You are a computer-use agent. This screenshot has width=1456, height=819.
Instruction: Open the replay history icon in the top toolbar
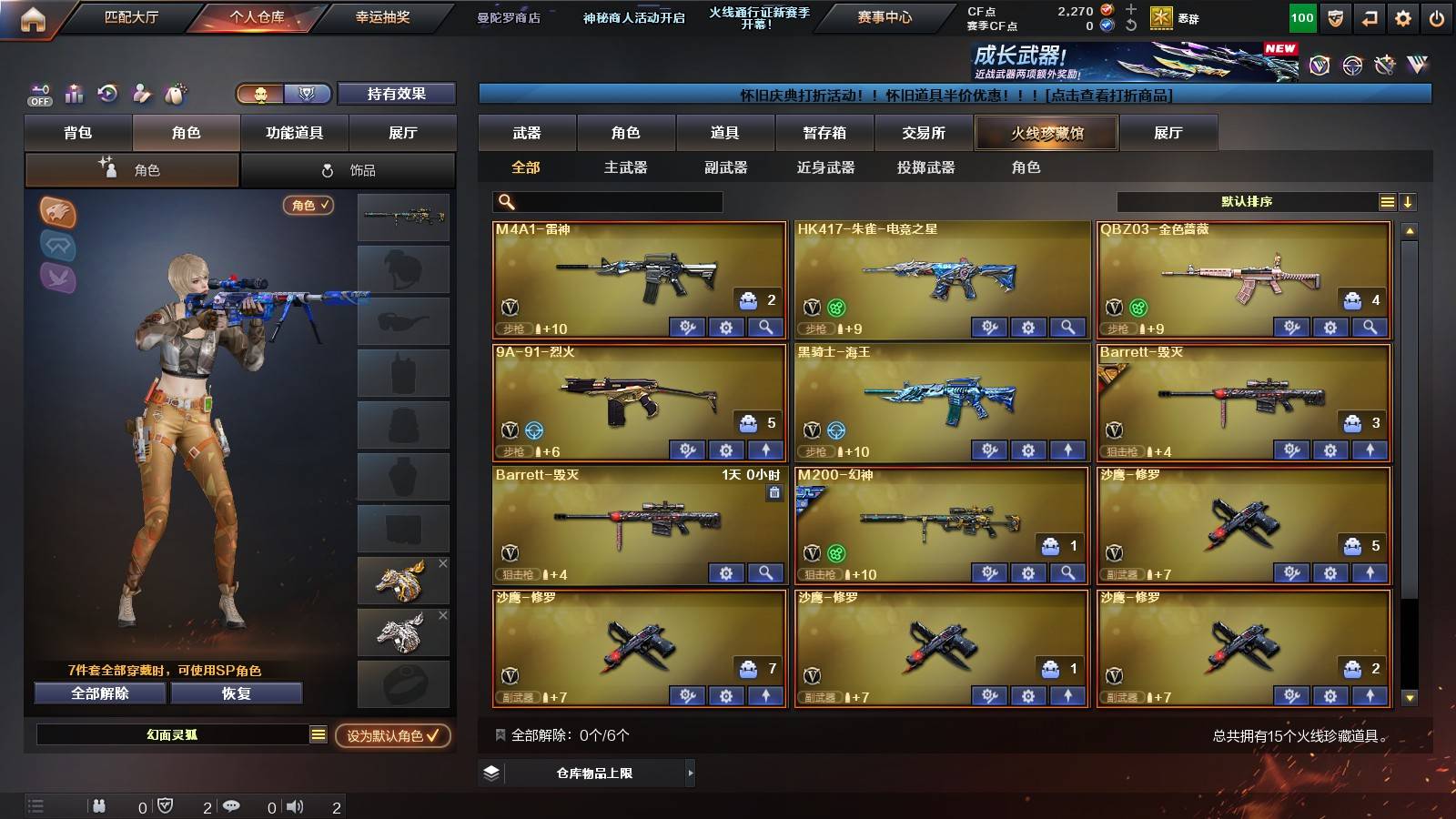point(106,94)
